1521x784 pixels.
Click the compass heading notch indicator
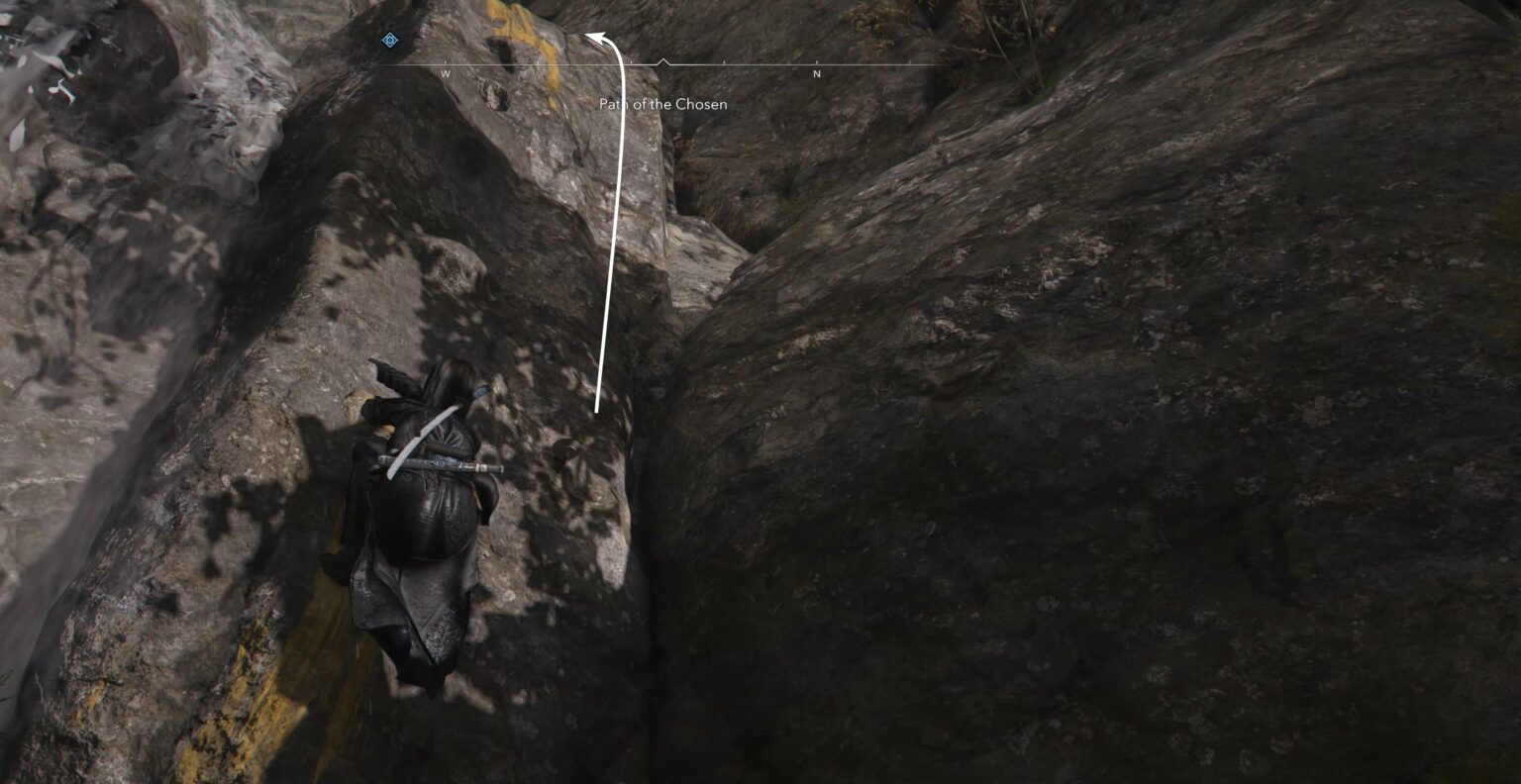pyautogui.click(x=663, y=61)
